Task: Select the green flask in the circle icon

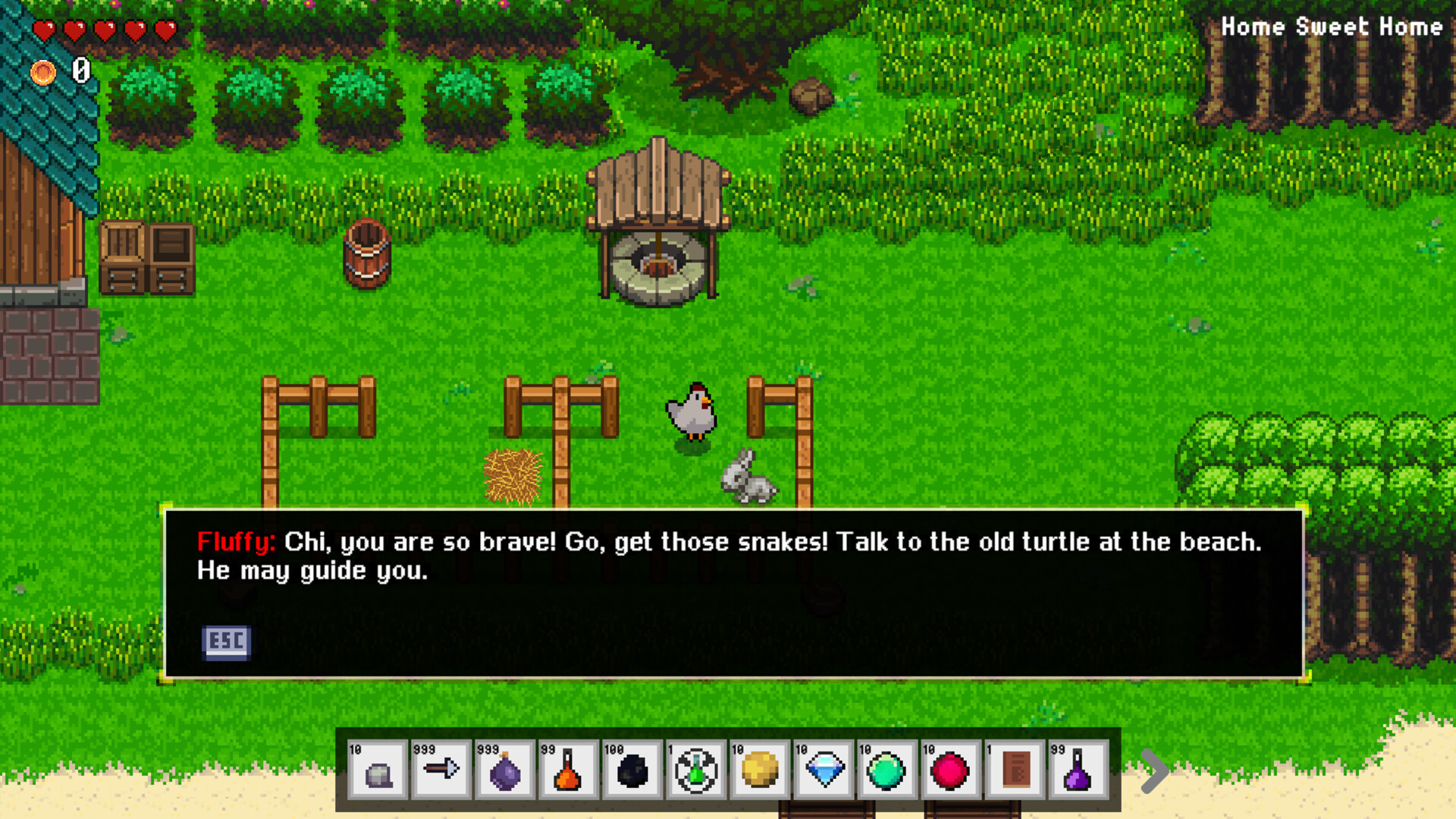Action: pos(695,771)
